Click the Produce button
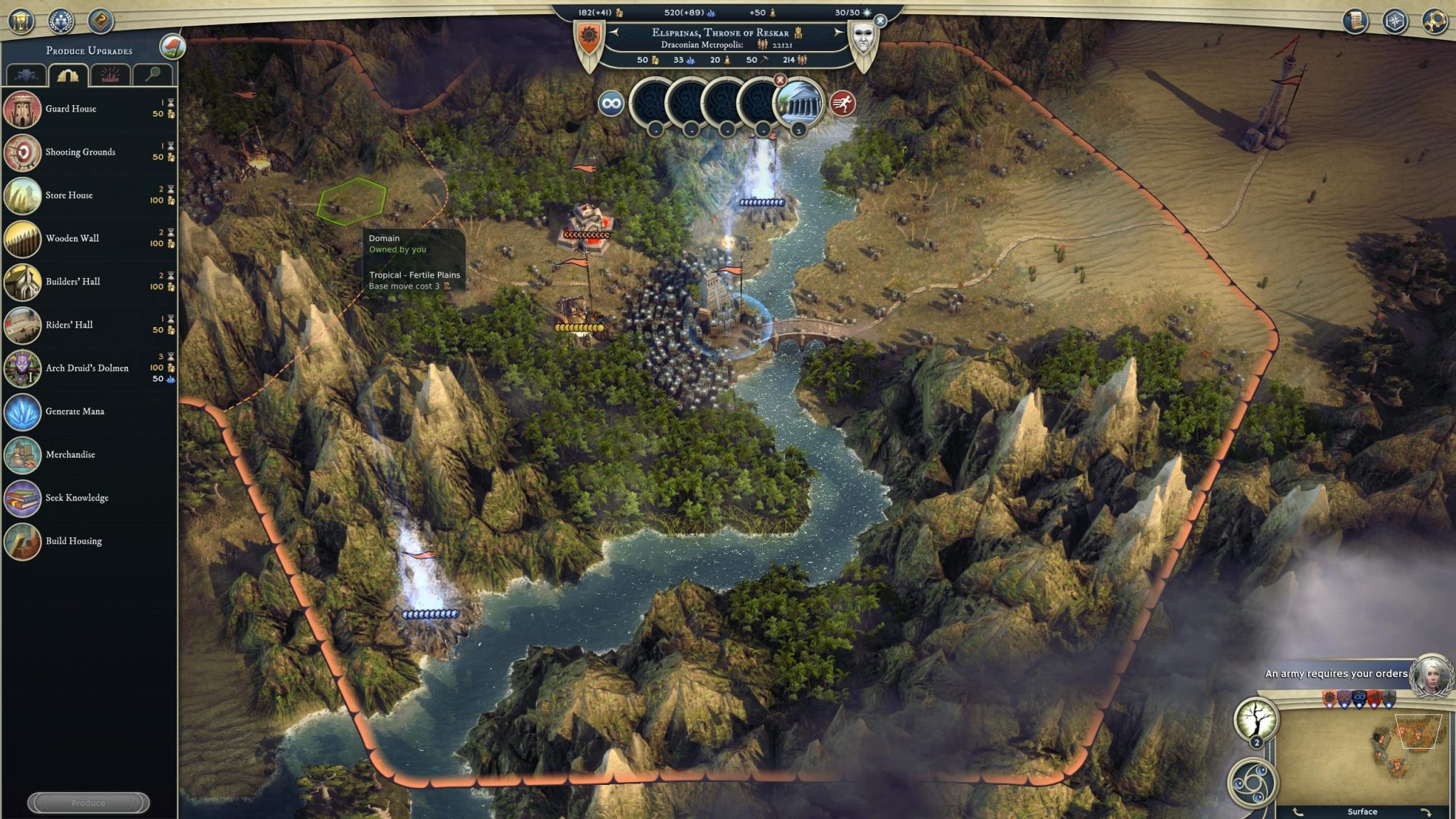1456x819 pixels. 88,803
